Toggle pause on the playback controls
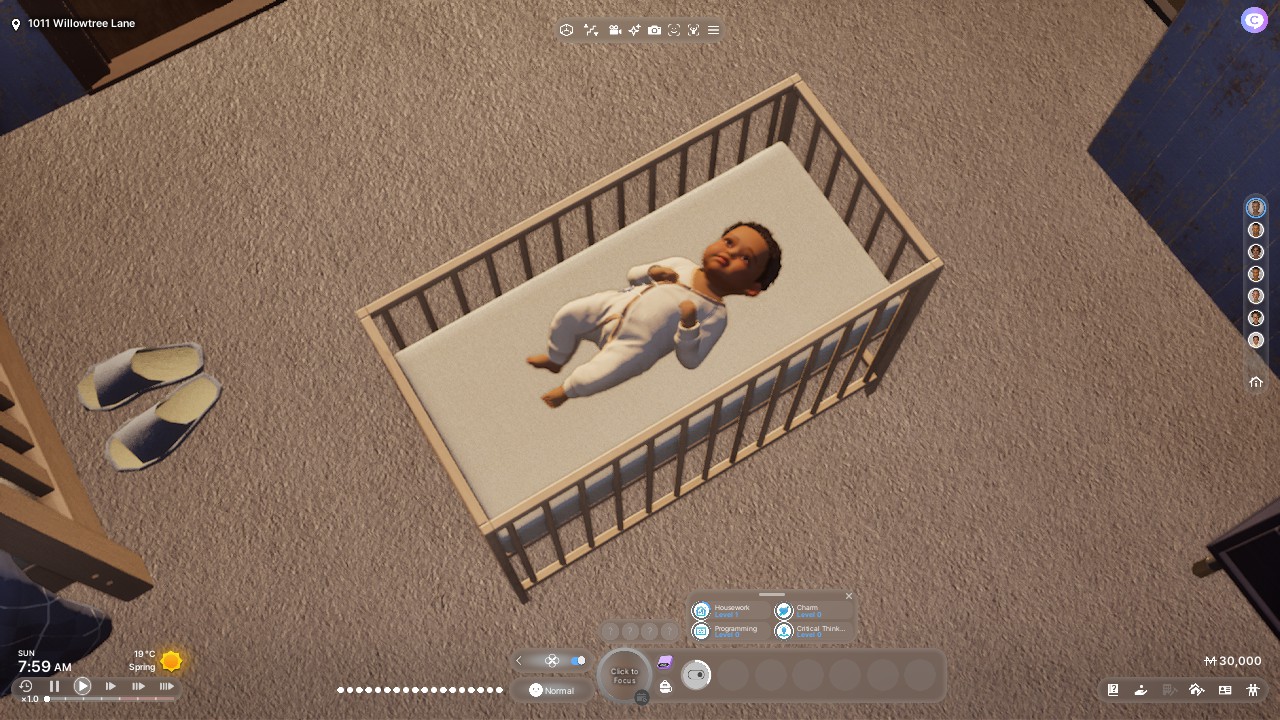 [55, 686]
